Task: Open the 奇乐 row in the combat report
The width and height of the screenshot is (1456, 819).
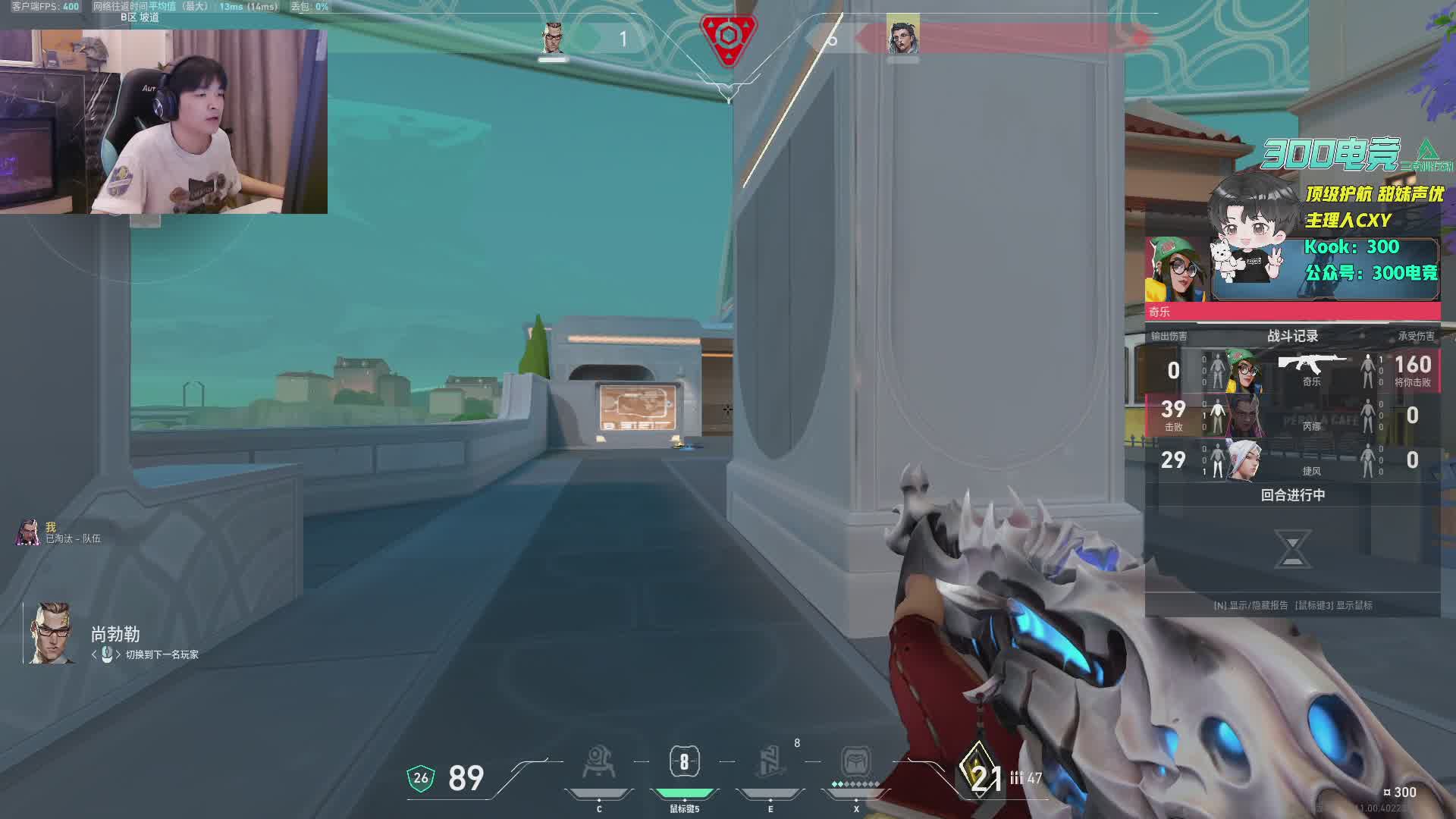Action: 1292,371
